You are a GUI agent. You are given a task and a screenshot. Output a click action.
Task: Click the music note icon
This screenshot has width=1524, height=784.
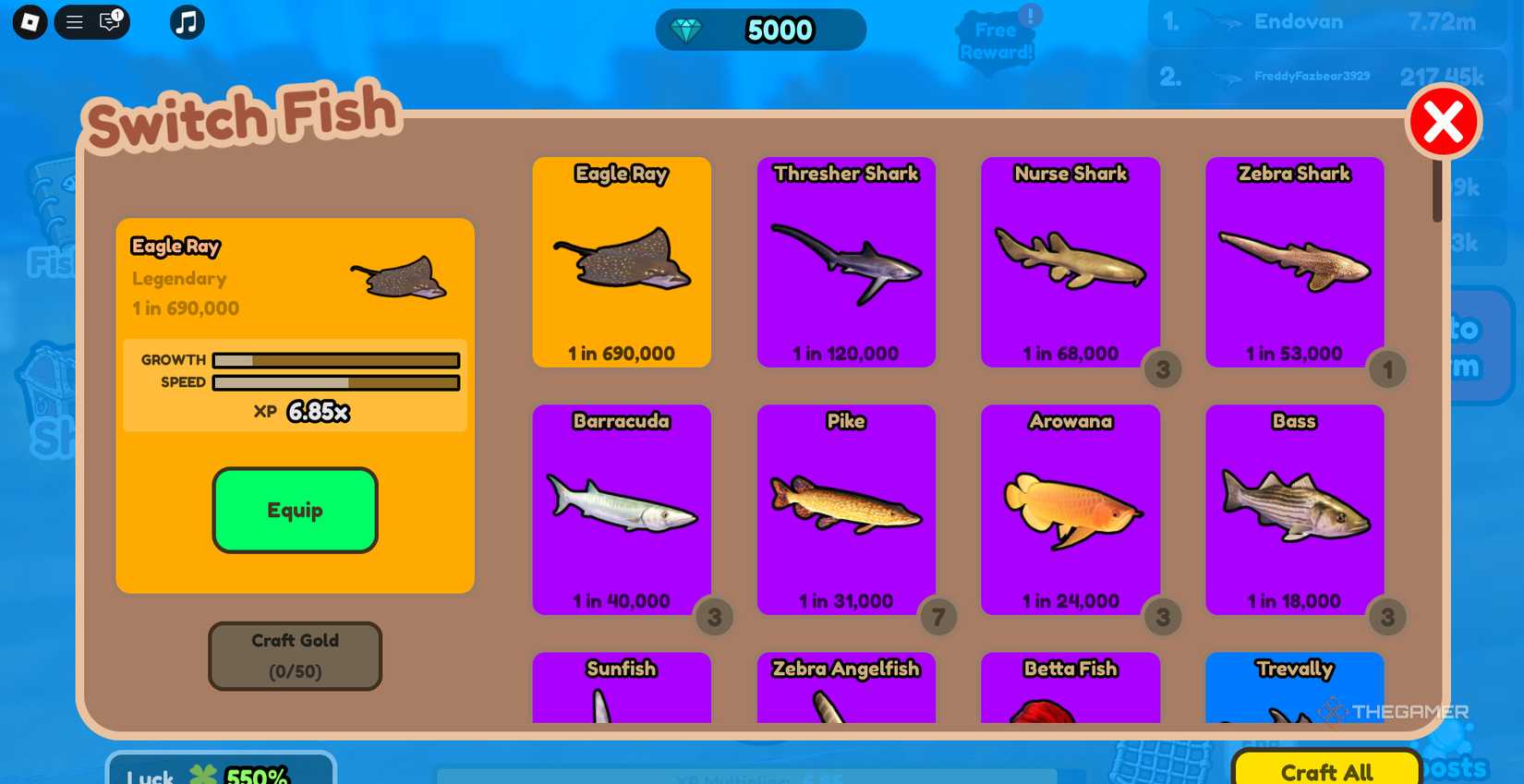click(x=186, y=21)
